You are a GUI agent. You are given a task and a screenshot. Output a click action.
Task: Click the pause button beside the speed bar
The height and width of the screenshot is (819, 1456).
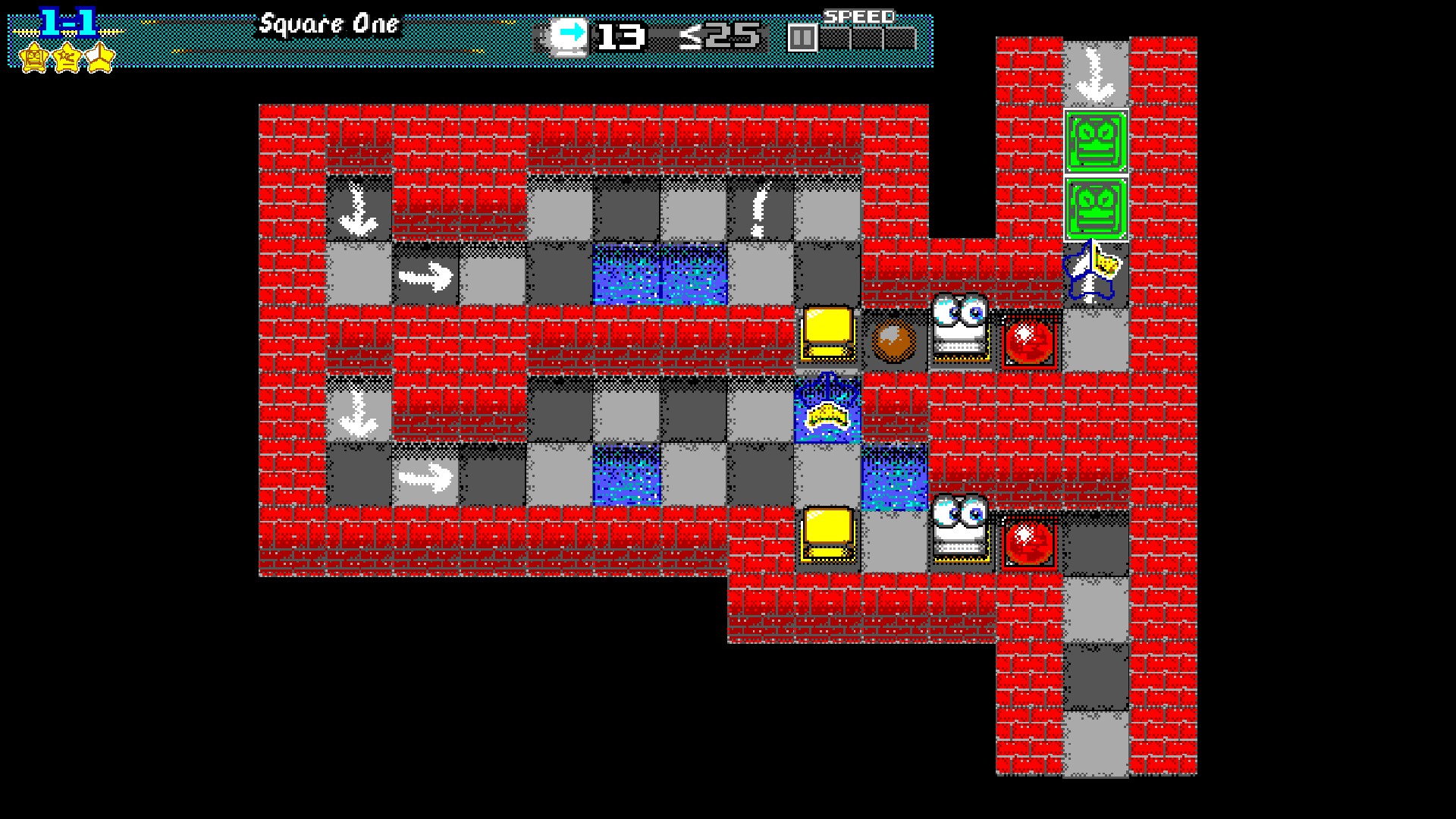point(802,38)
